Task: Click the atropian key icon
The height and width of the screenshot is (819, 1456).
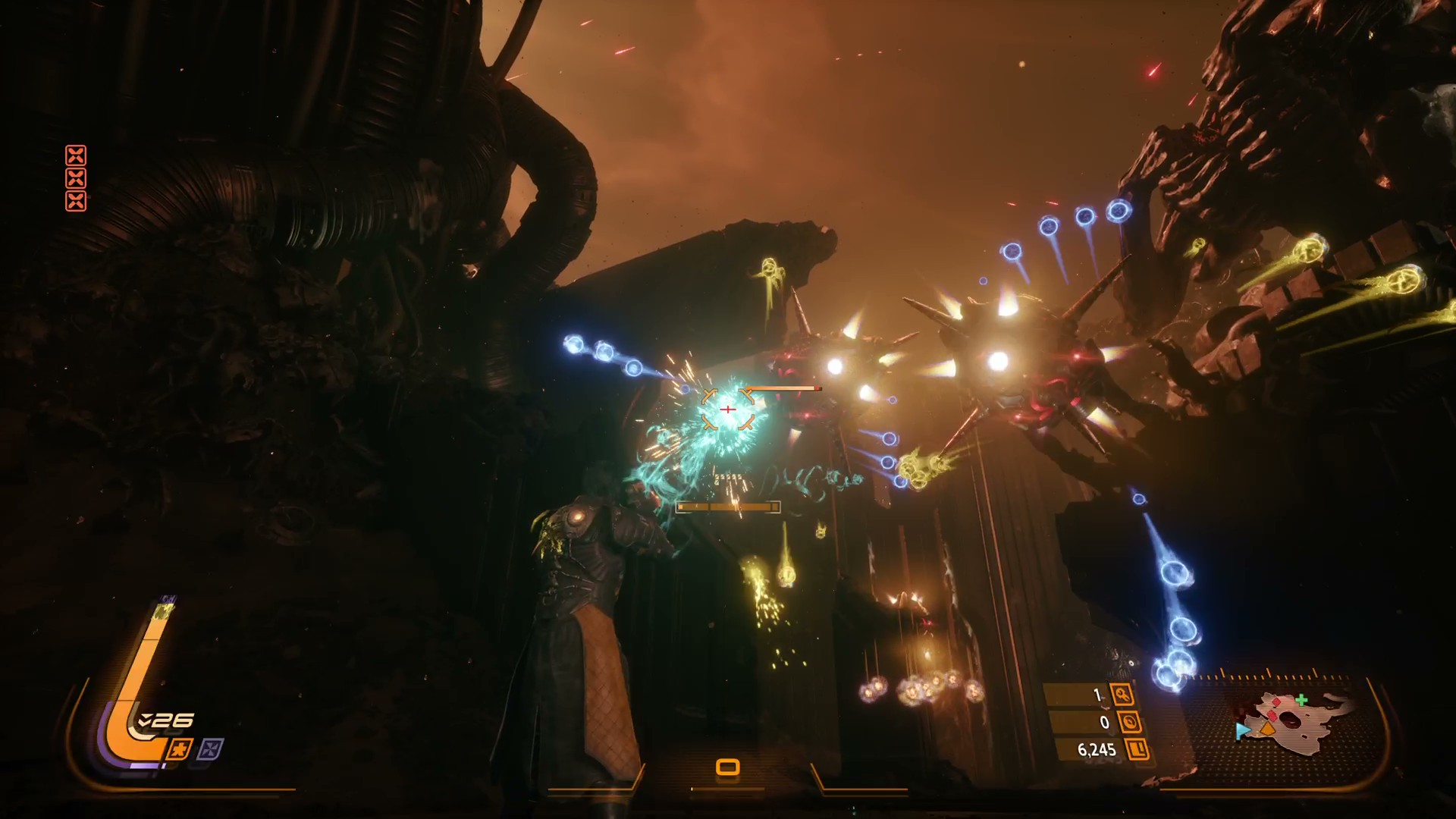Action: pos(1122,695)
